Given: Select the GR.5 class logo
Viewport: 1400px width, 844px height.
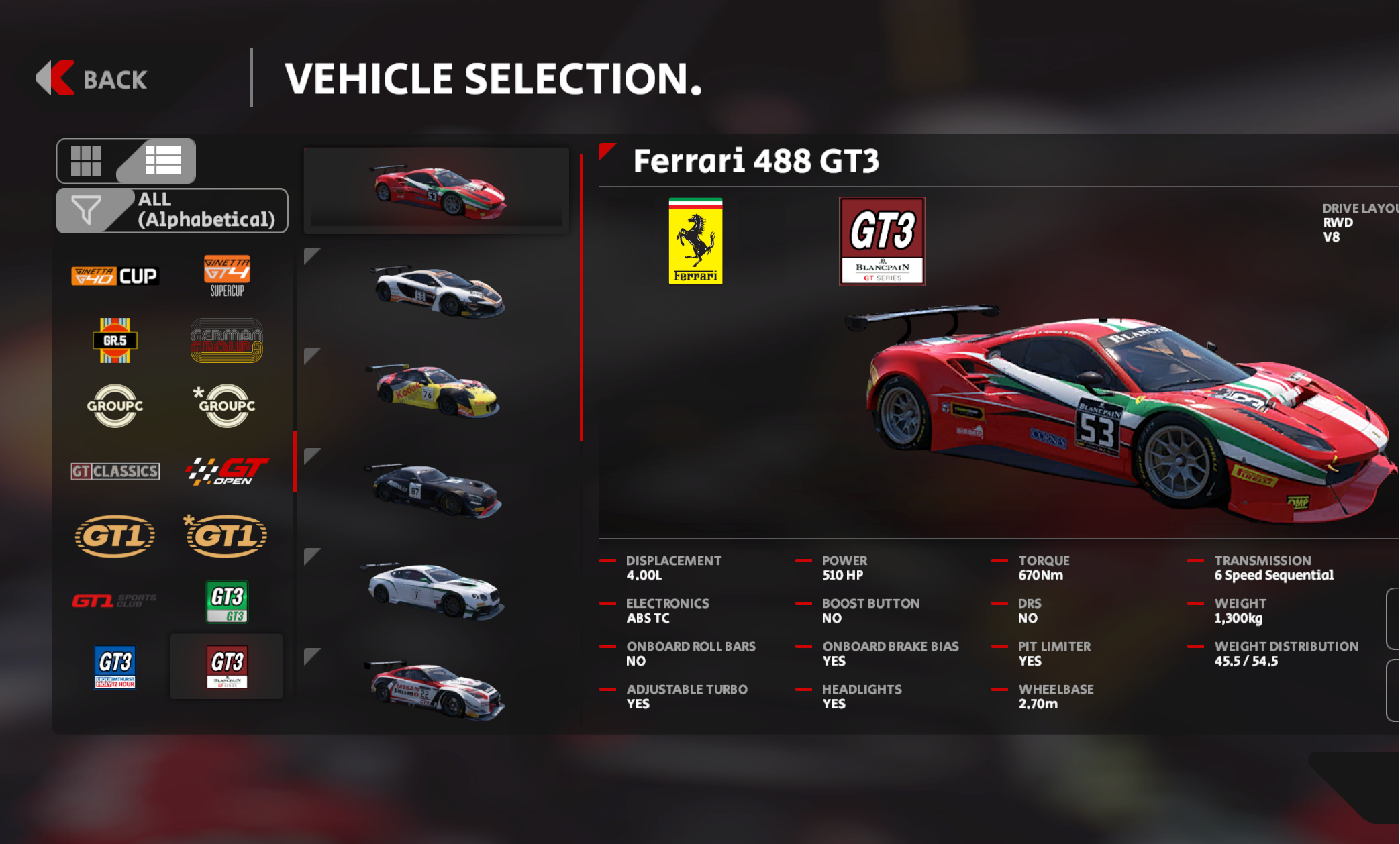Looking at the screenshot, I should [x=115, y=340].
